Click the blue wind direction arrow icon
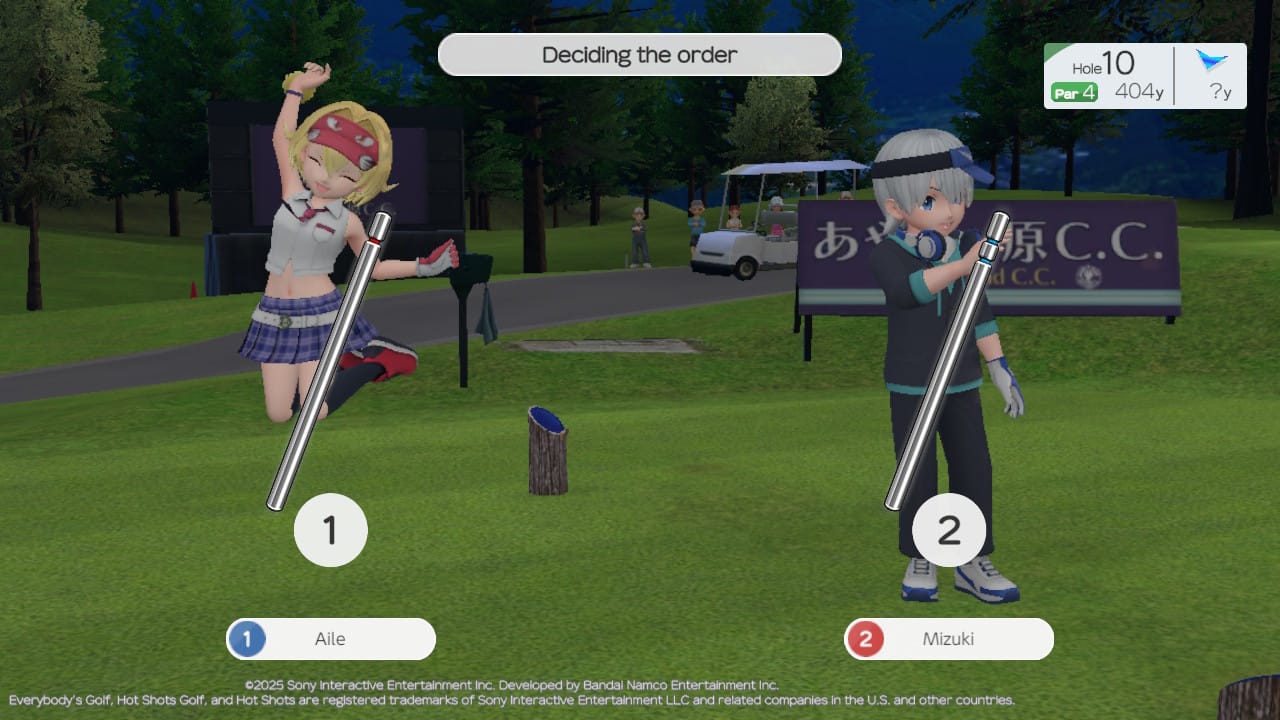Viewport: 1280px width, 720px height. coord(1212,61)
